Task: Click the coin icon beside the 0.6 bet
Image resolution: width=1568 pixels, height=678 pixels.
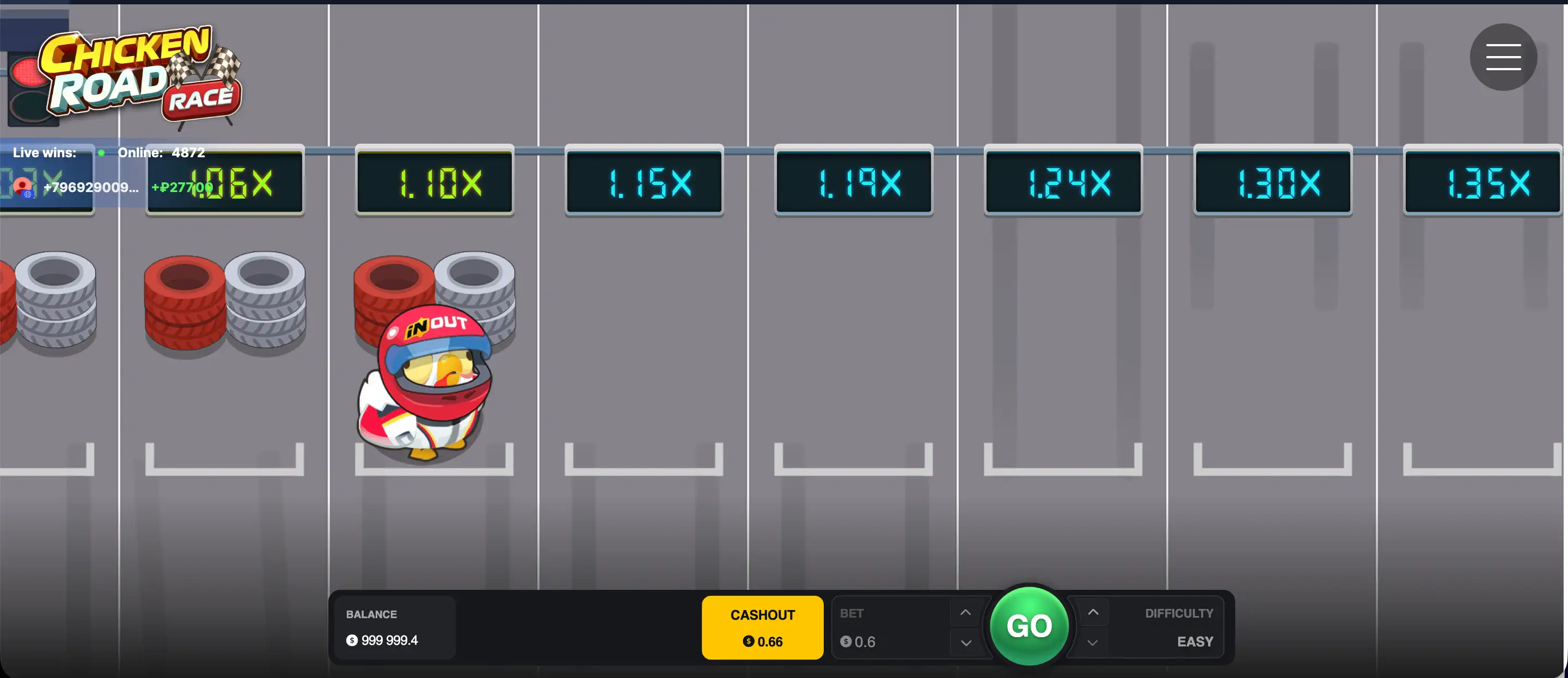Action: [846, 642]
